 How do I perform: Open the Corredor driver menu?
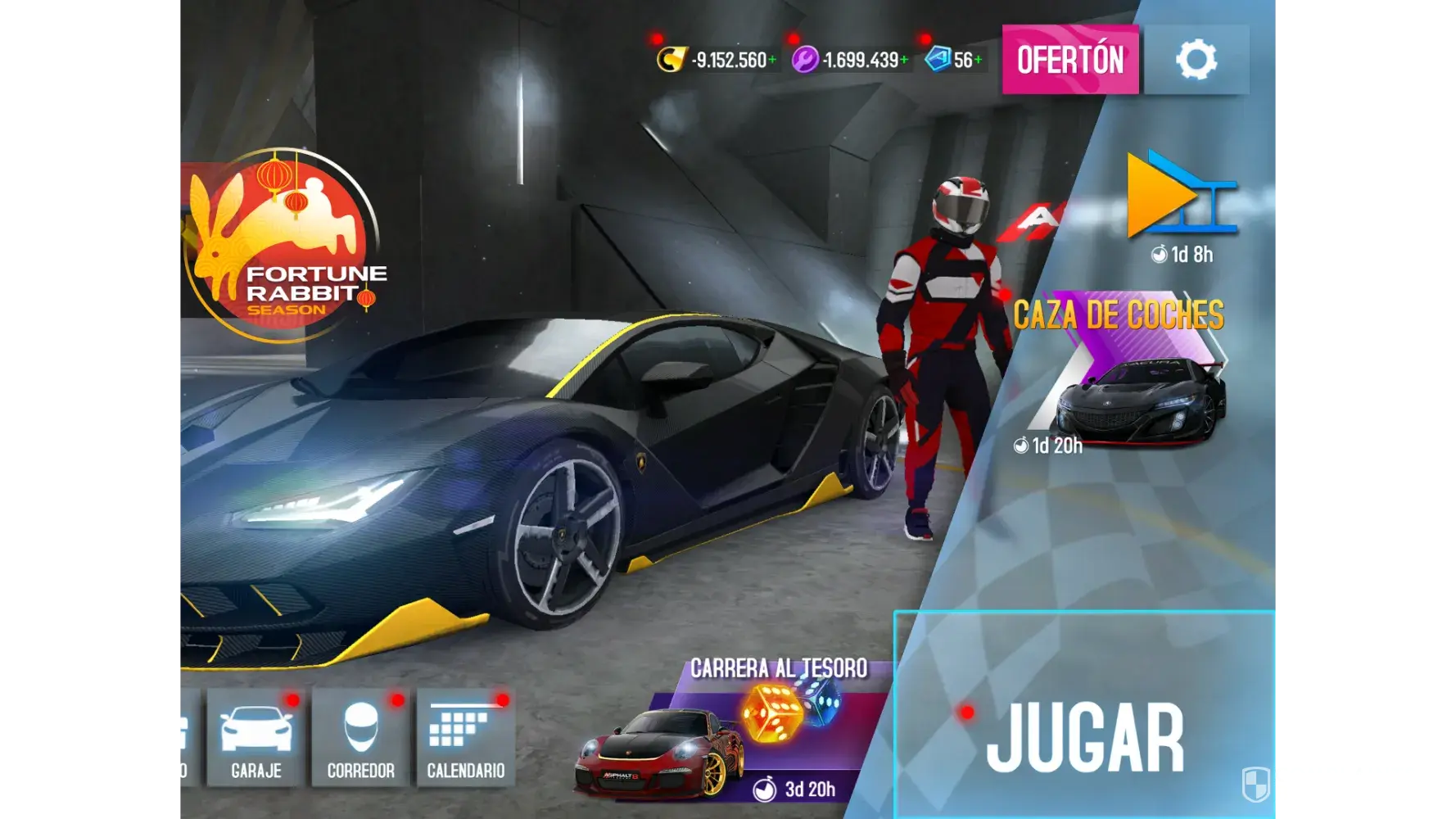tap(360, 737)
